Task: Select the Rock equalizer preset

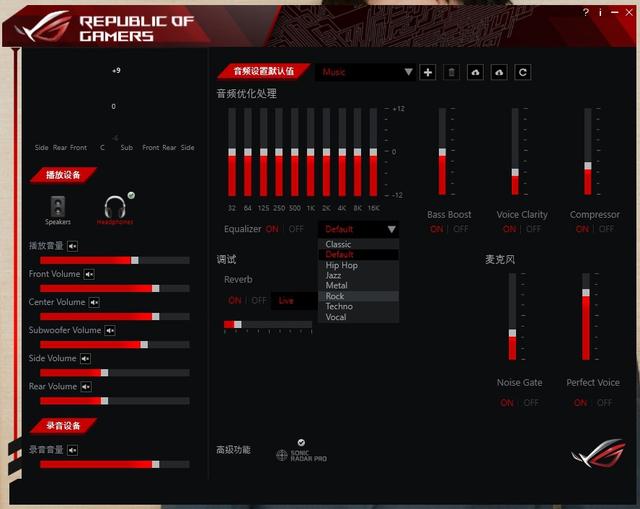Action: click(x=335, y=296)
